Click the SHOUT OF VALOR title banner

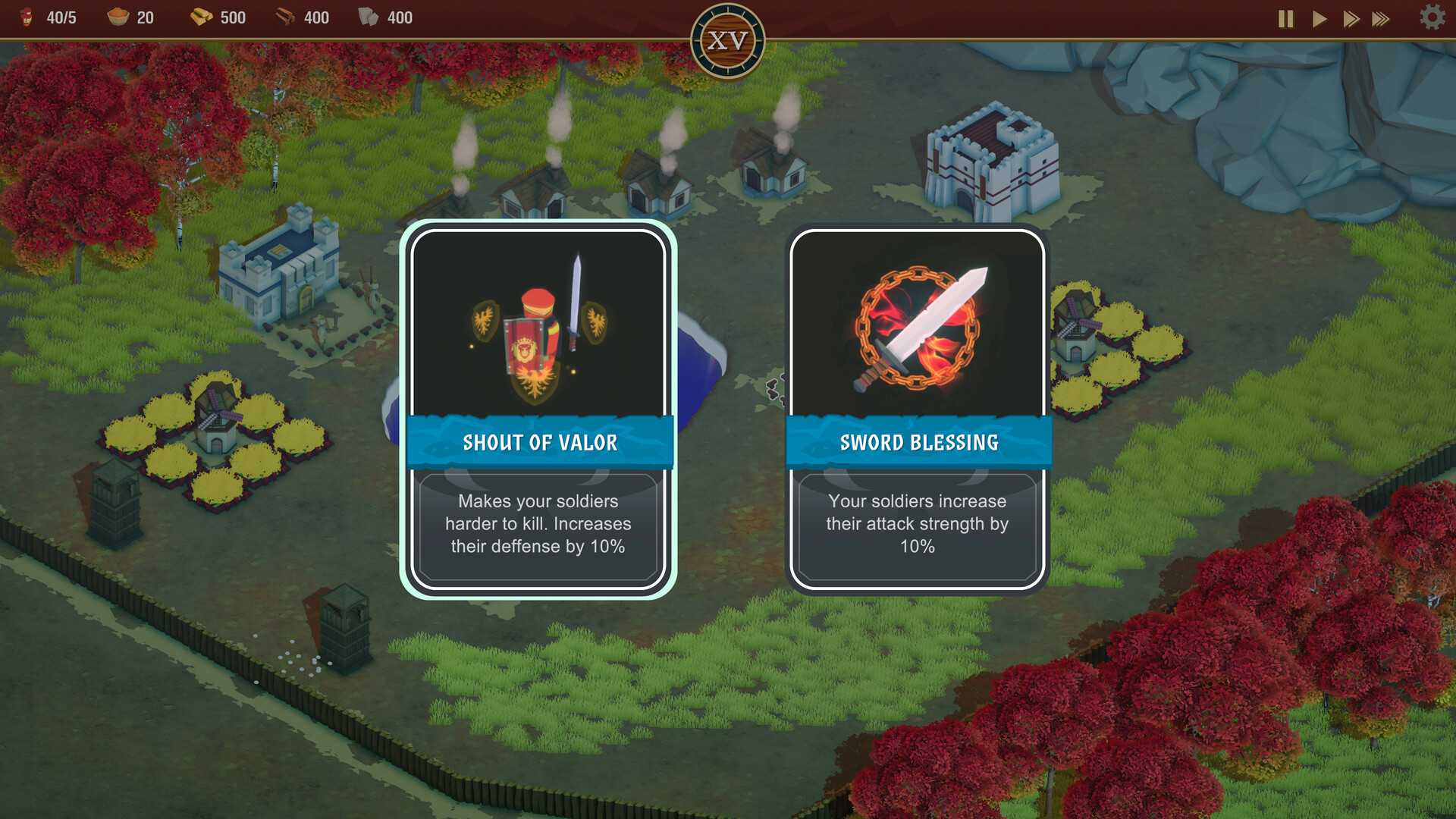540,442
